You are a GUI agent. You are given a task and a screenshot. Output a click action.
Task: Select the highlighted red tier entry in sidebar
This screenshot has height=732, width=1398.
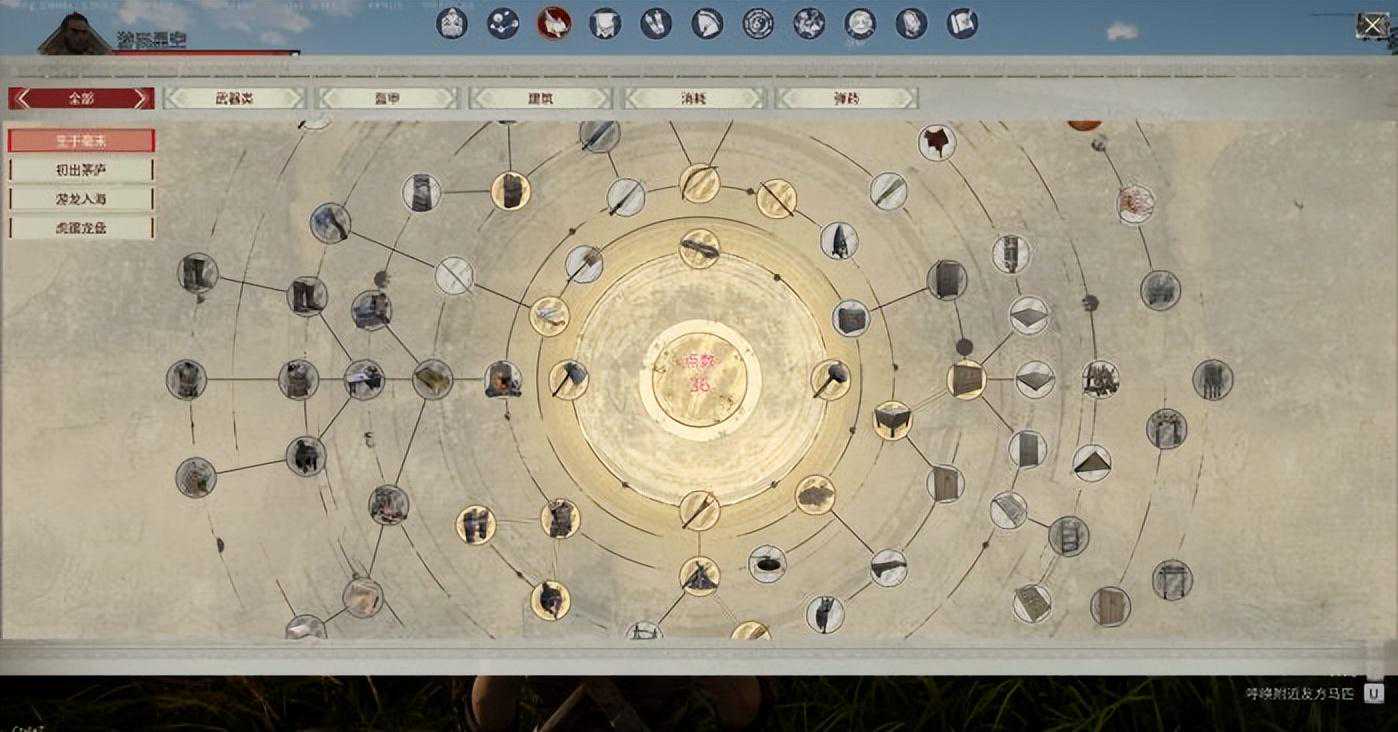[81, 141]
